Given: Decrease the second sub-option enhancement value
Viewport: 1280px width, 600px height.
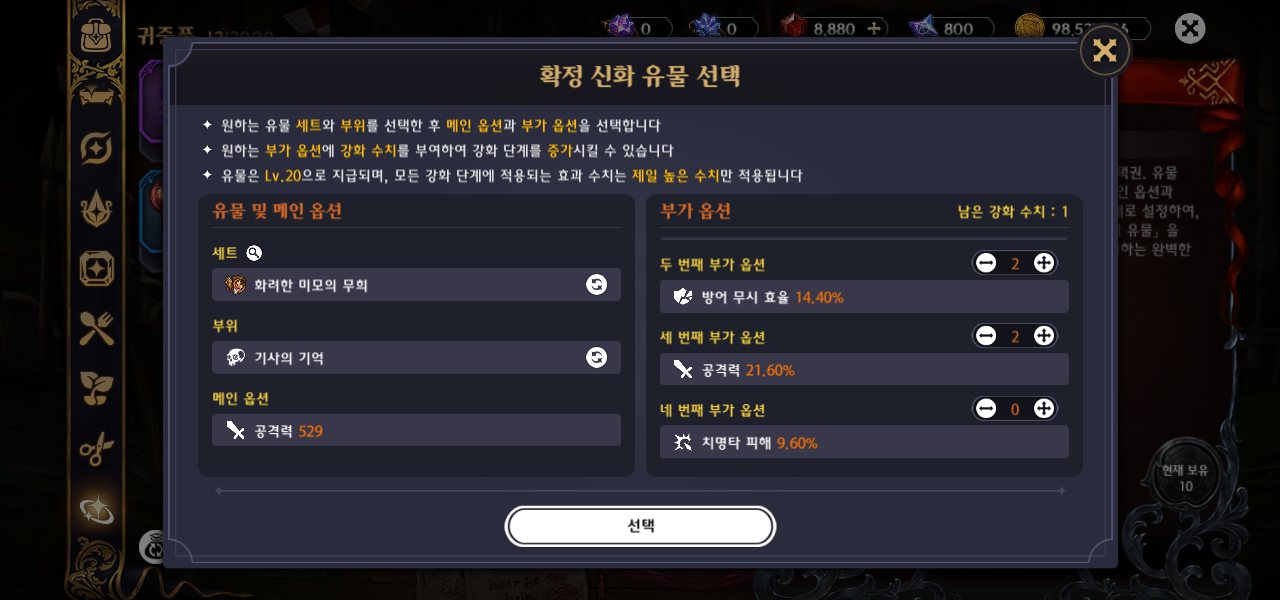Looking at the screenshot, I should tap(987, 263).
